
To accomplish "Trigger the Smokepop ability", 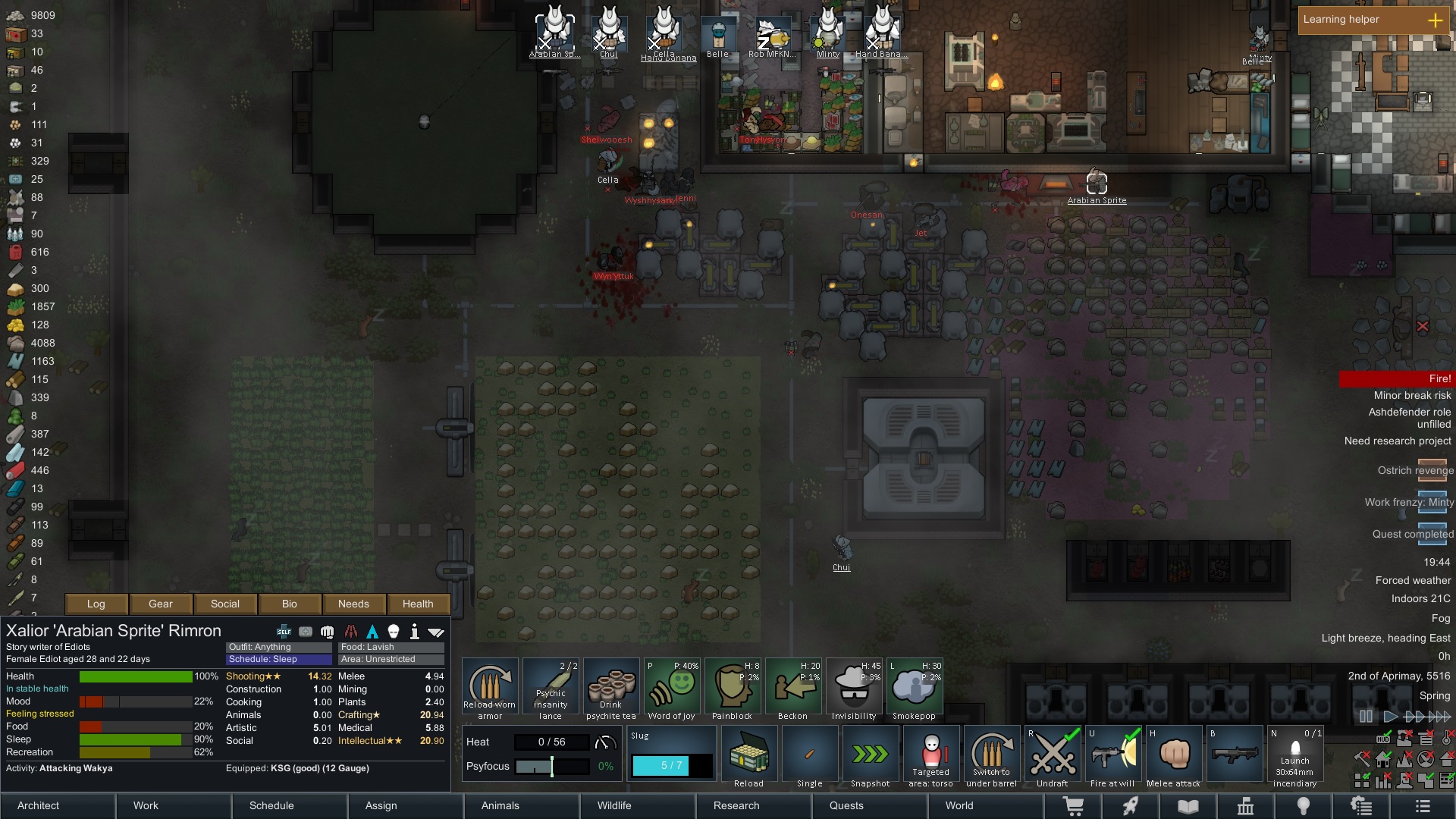I will pos(915,686).
